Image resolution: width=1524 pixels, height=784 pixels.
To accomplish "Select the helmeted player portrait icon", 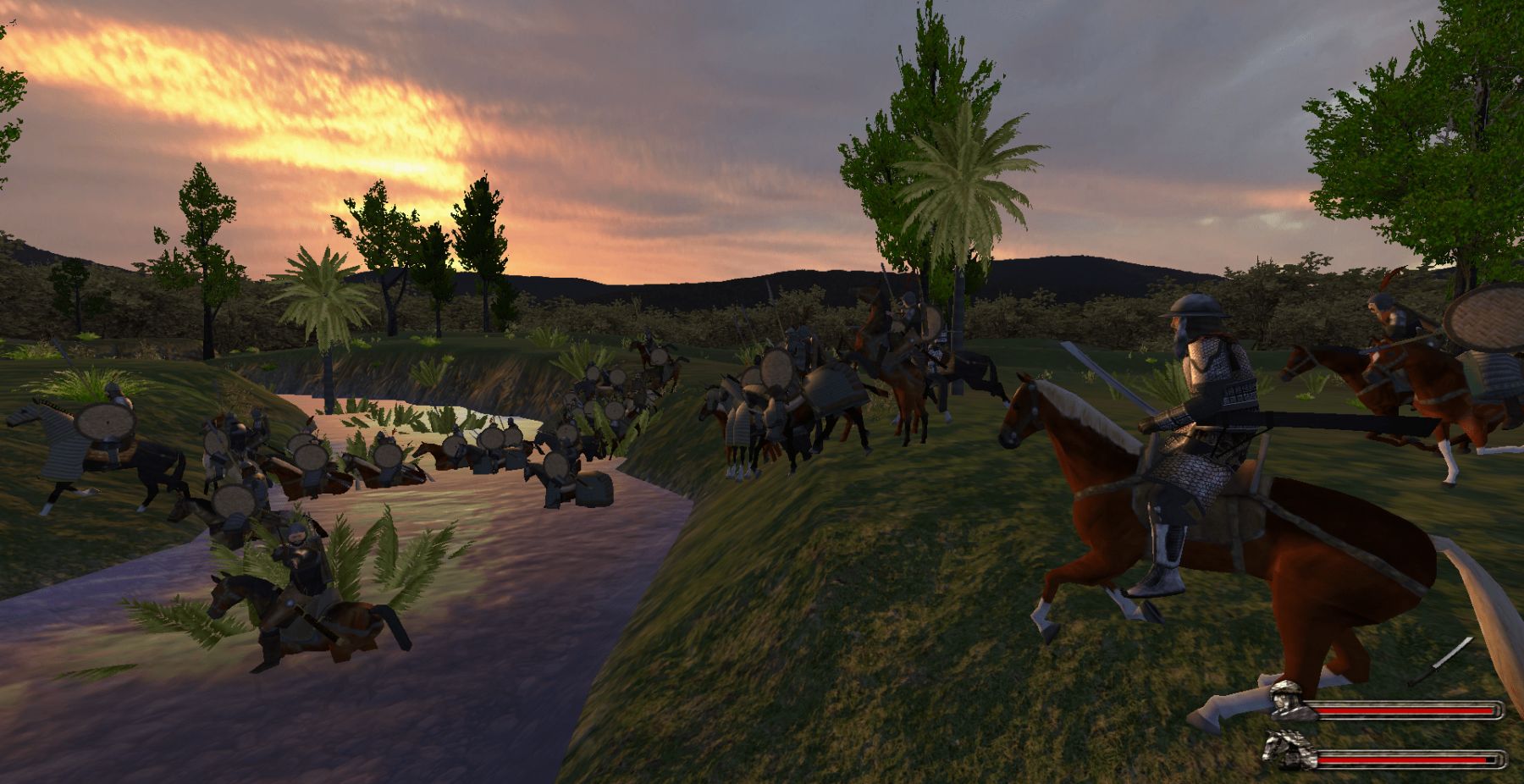I will click(1290, 700).
